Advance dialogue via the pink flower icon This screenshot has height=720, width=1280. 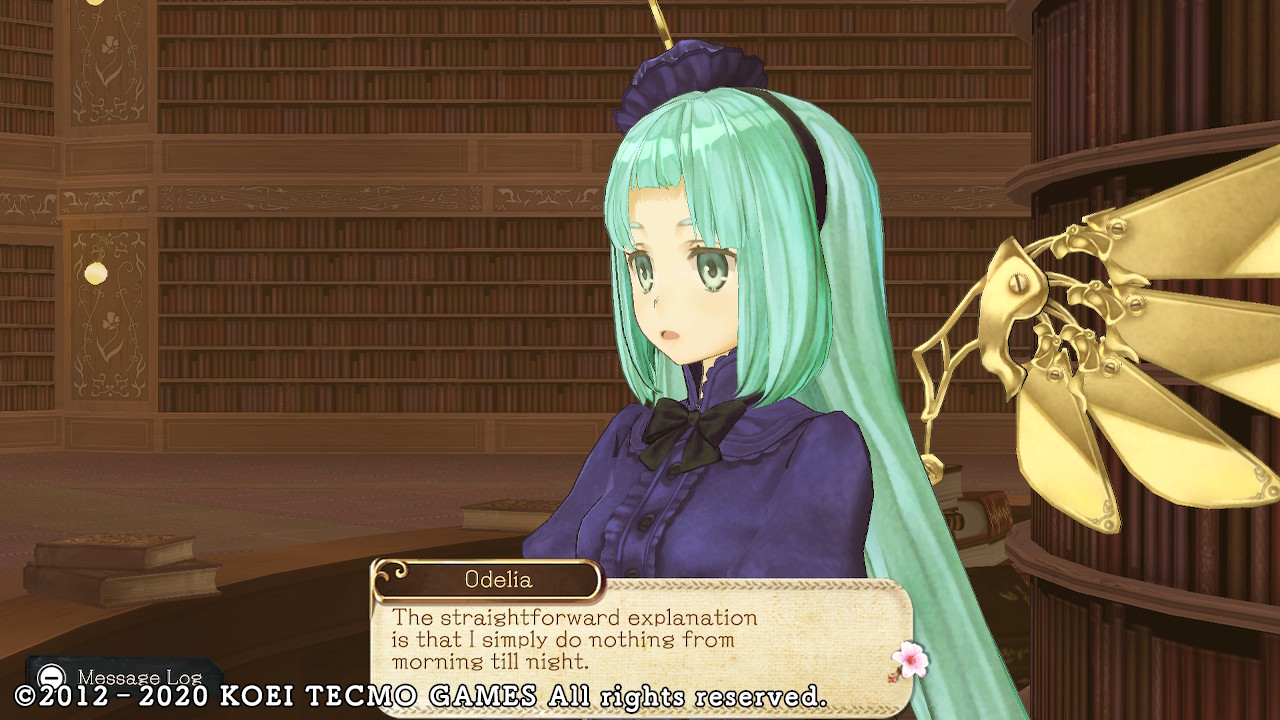(909, 660)
